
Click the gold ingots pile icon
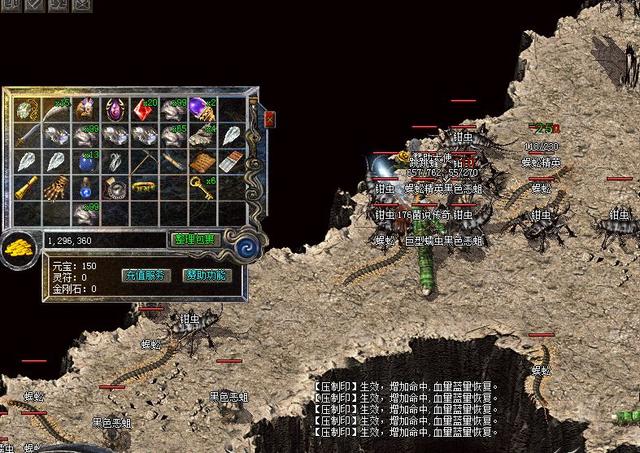click(x=20, y=246)
